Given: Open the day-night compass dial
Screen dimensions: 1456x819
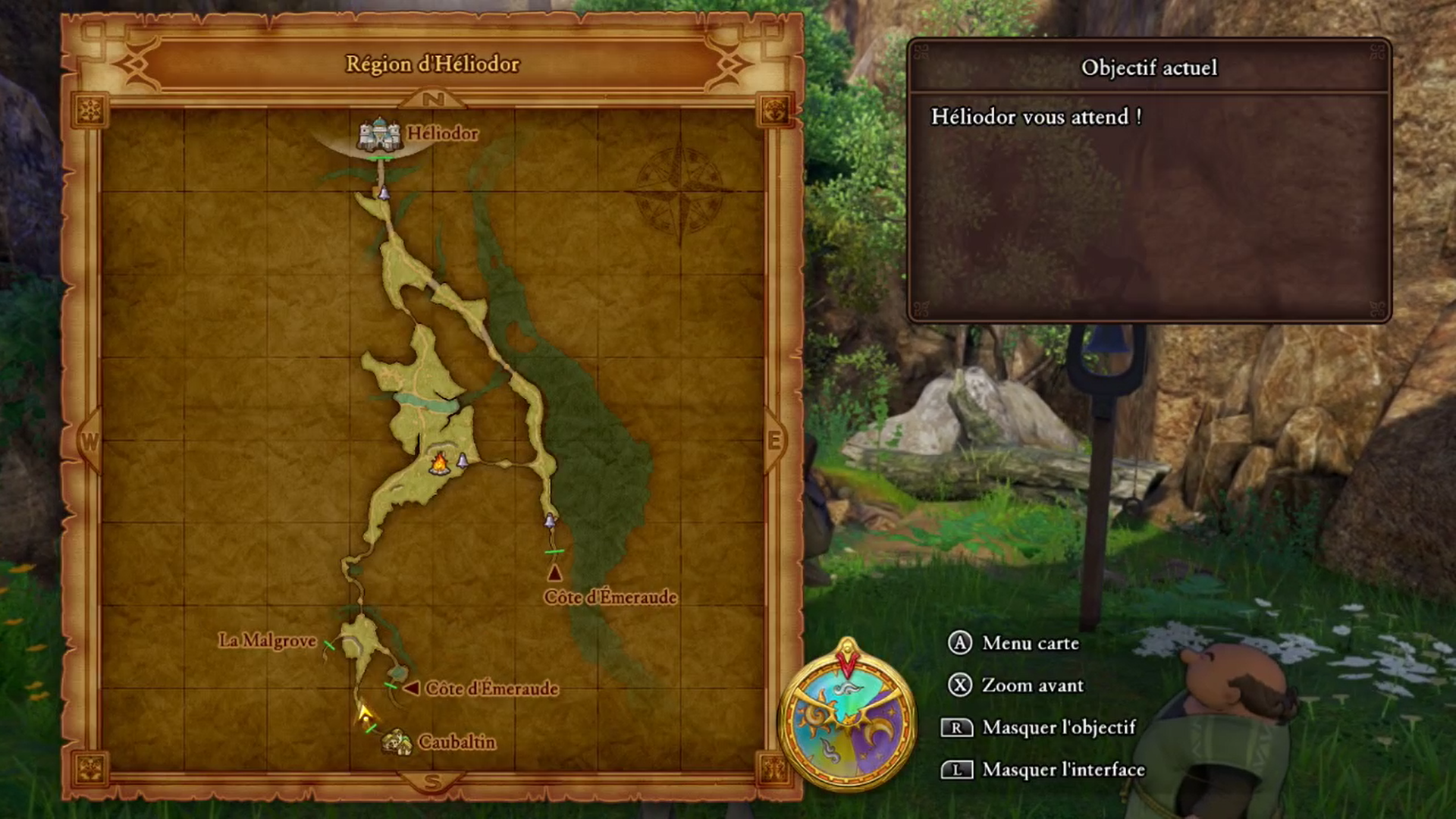Looking at the screenshot, I should click(x=847, y=716).
